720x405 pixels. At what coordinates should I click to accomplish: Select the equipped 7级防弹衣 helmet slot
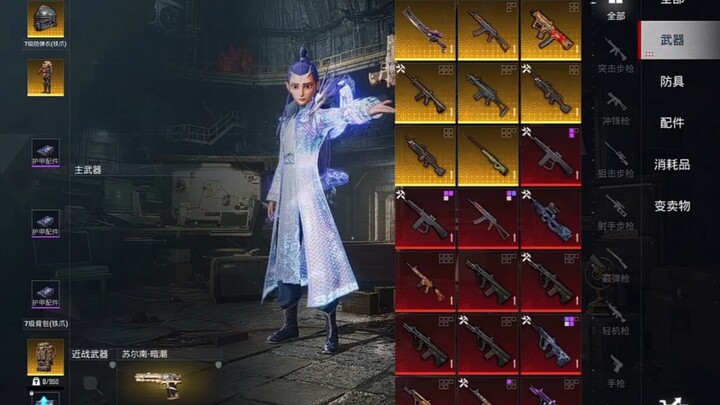[45, 19]
